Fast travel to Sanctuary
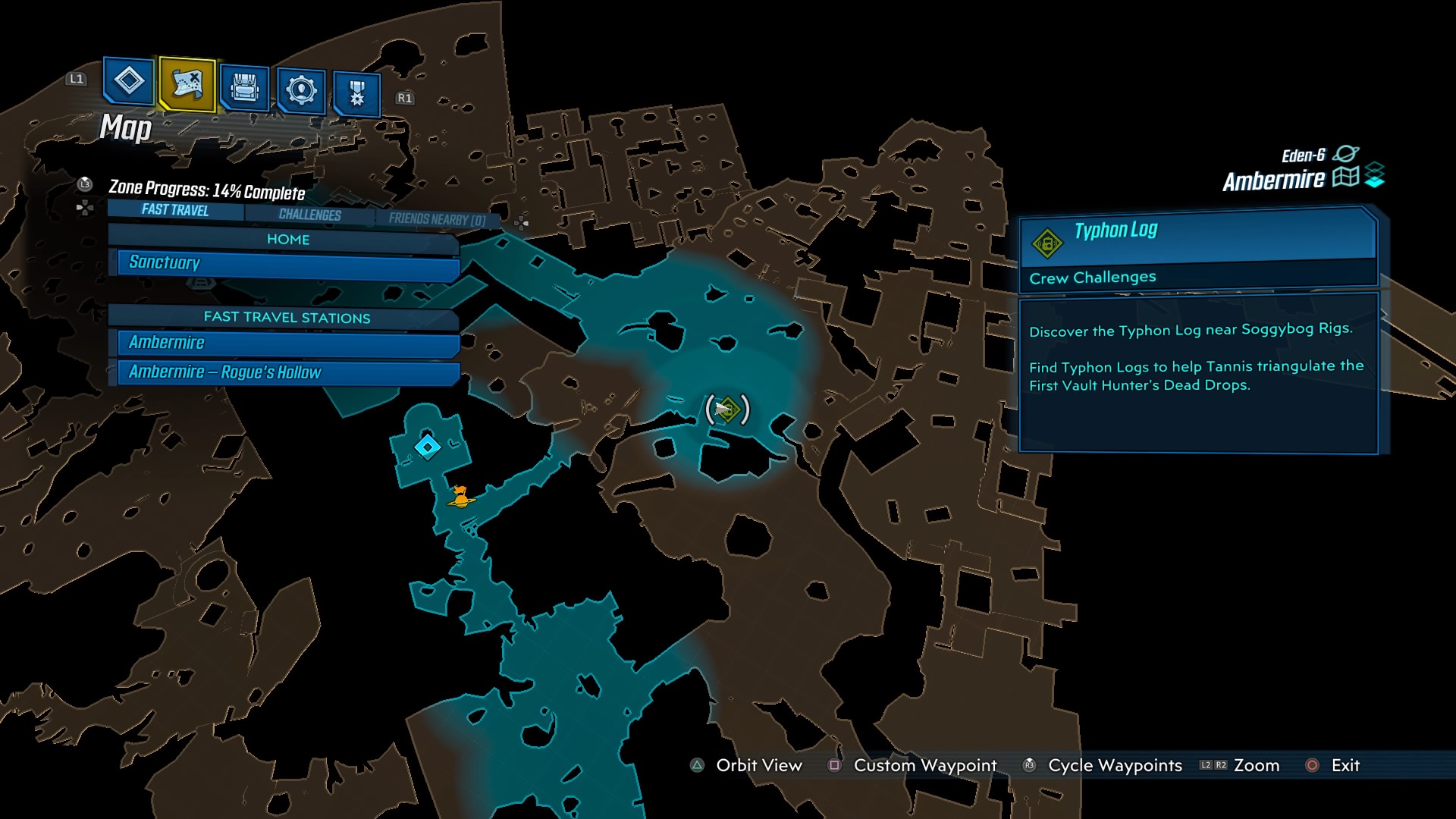The width and height of the screenshot is (1456, 819). point(288,264)
